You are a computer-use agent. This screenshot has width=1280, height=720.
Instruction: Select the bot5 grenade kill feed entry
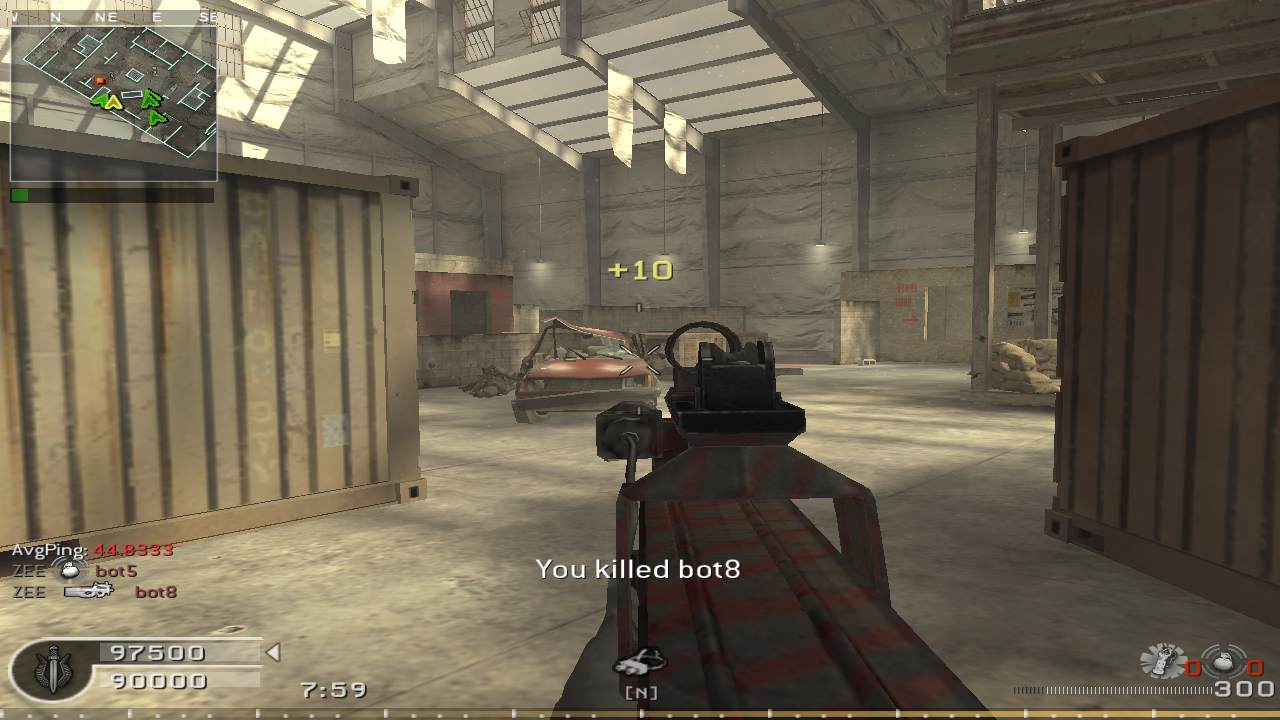click(75, 572)
